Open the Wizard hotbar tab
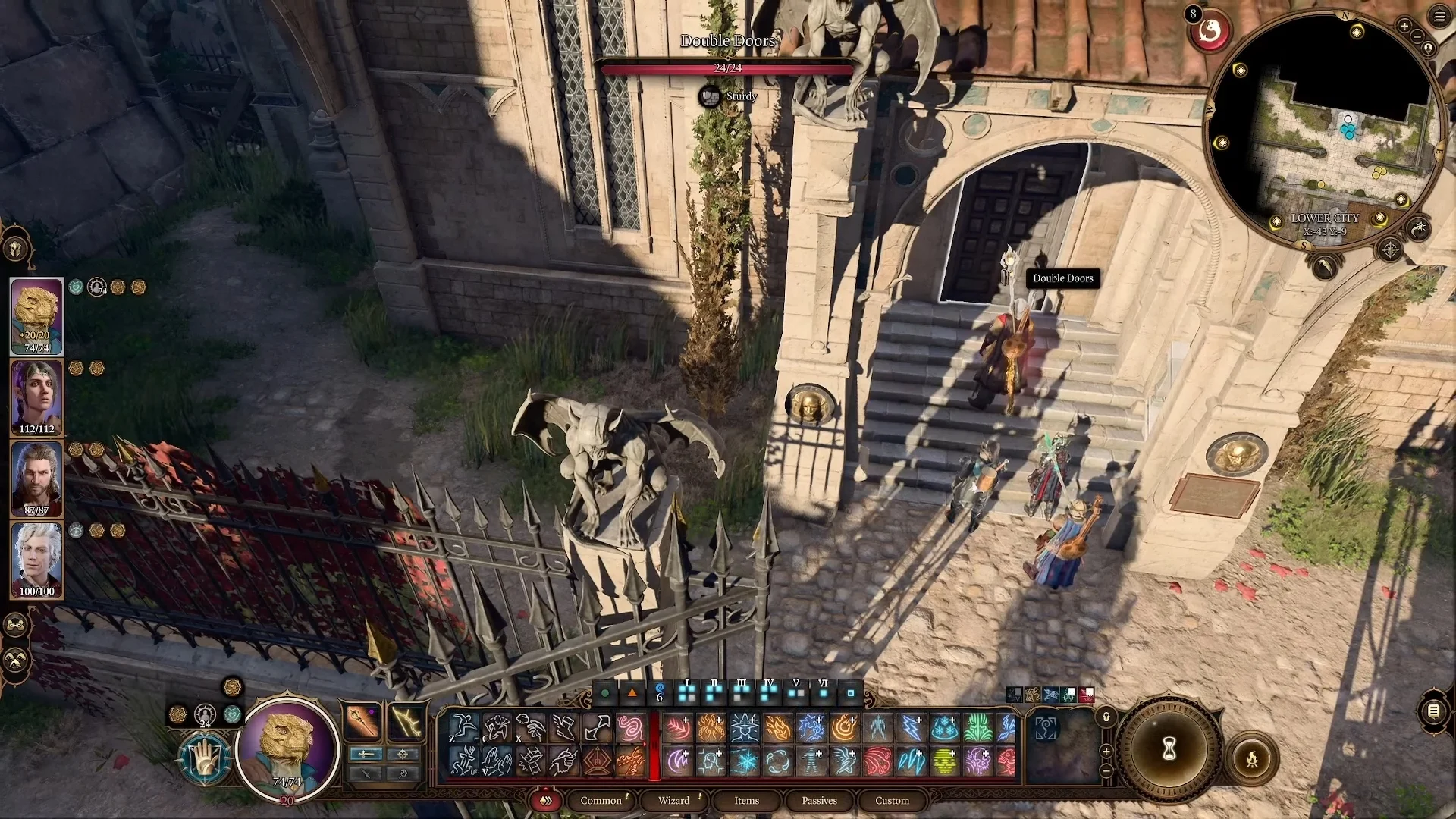1456x819 pixels. tap(673, 801)
